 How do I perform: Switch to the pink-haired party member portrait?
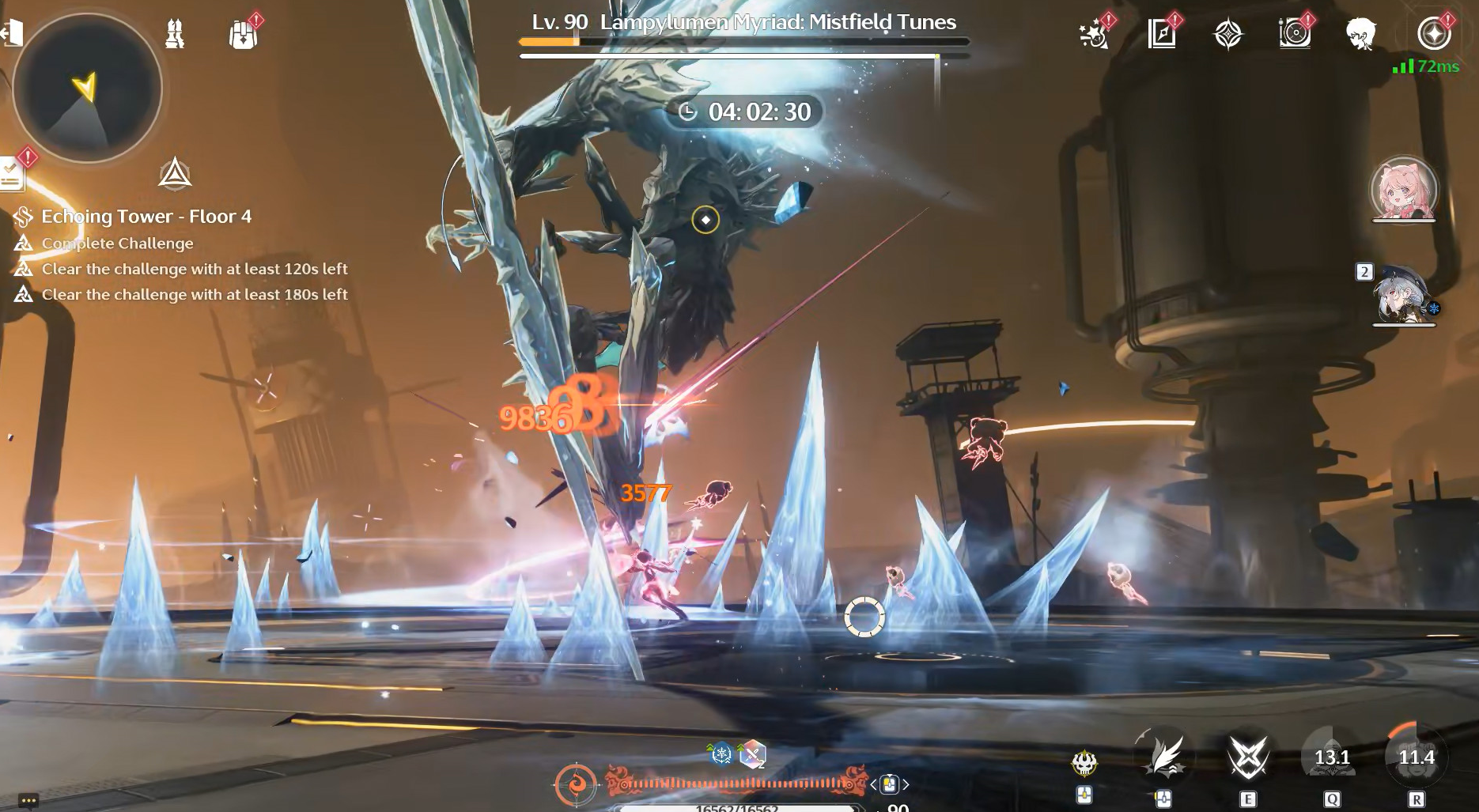click(1403, 190)
